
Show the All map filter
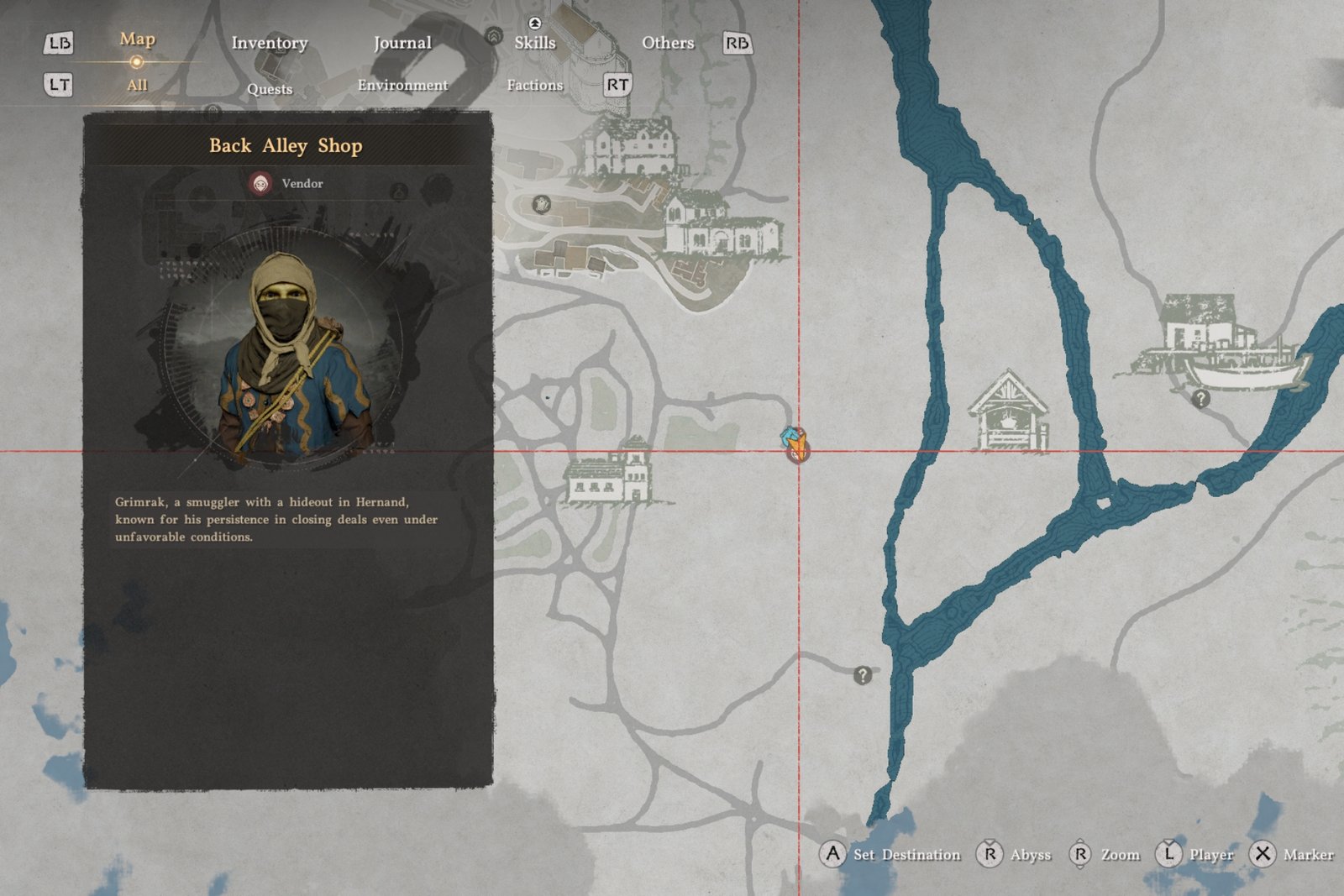137,85
